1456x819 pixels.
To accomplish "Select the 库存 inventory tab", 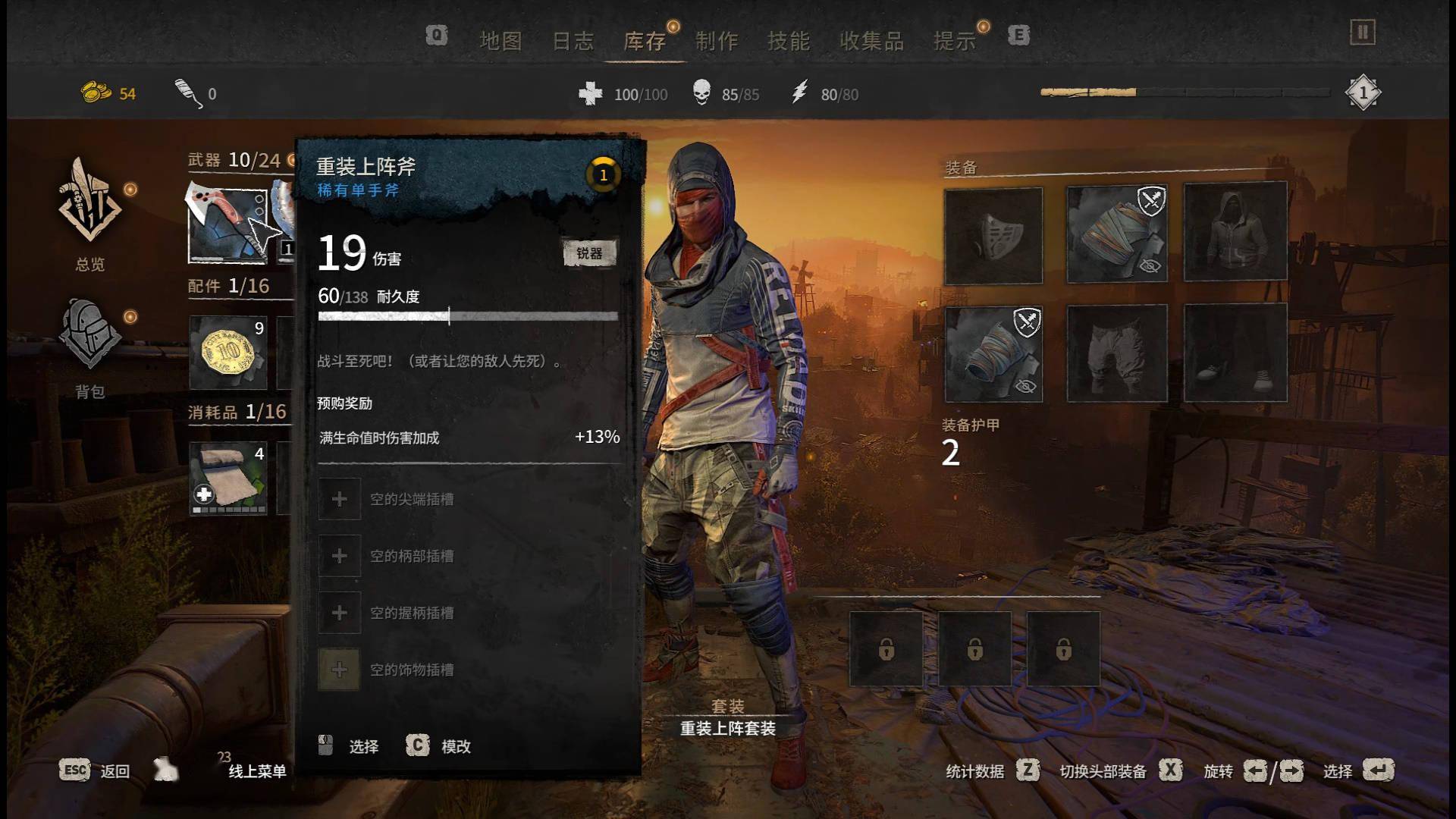I will pos(645,41).
